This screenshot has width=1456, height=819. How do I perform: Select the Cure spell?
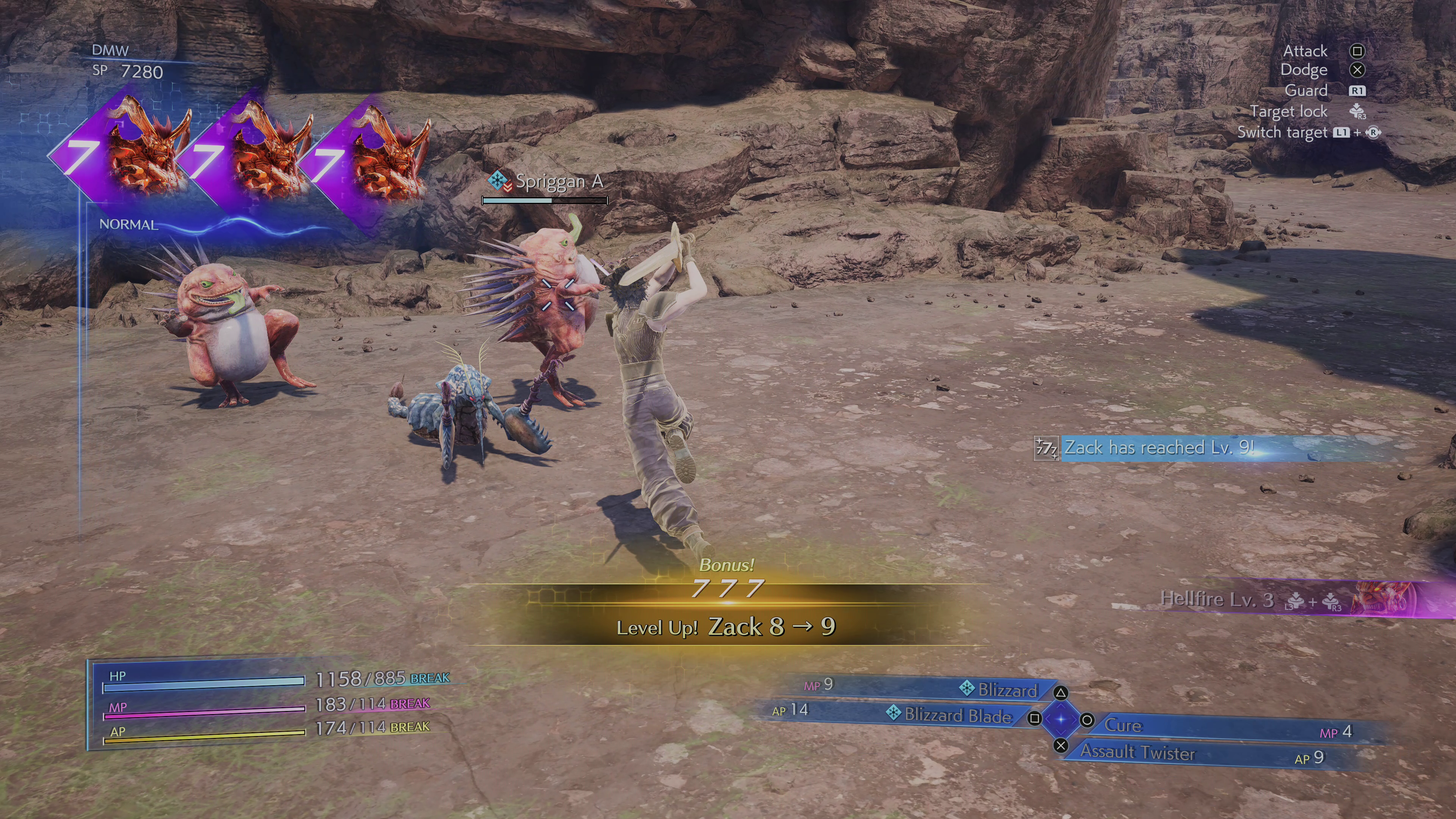(x=1123, y=726)
